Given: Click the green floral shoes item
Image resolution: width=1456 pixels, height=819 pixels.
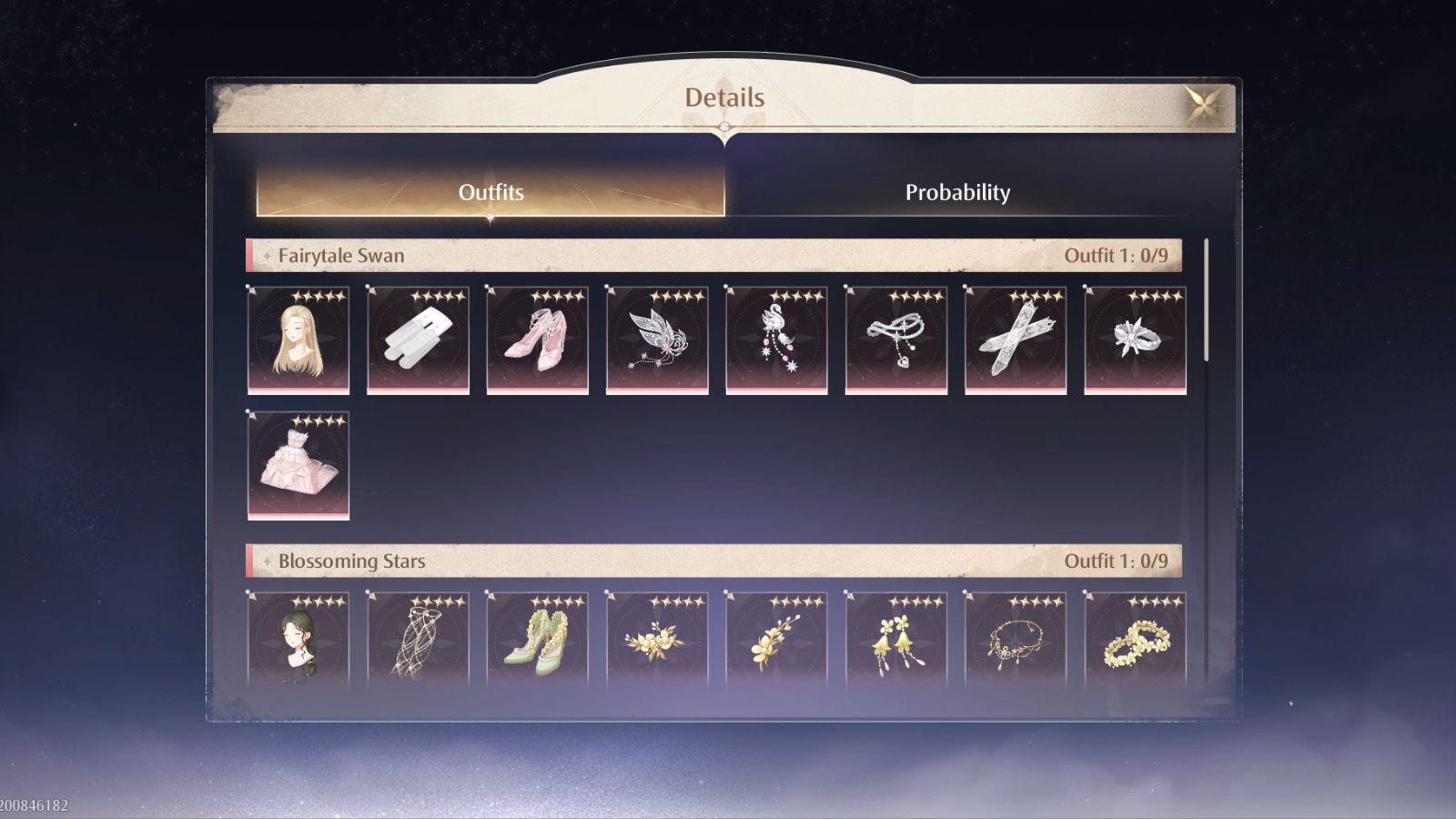Looking at the screenshot, I should pos(537,642).
